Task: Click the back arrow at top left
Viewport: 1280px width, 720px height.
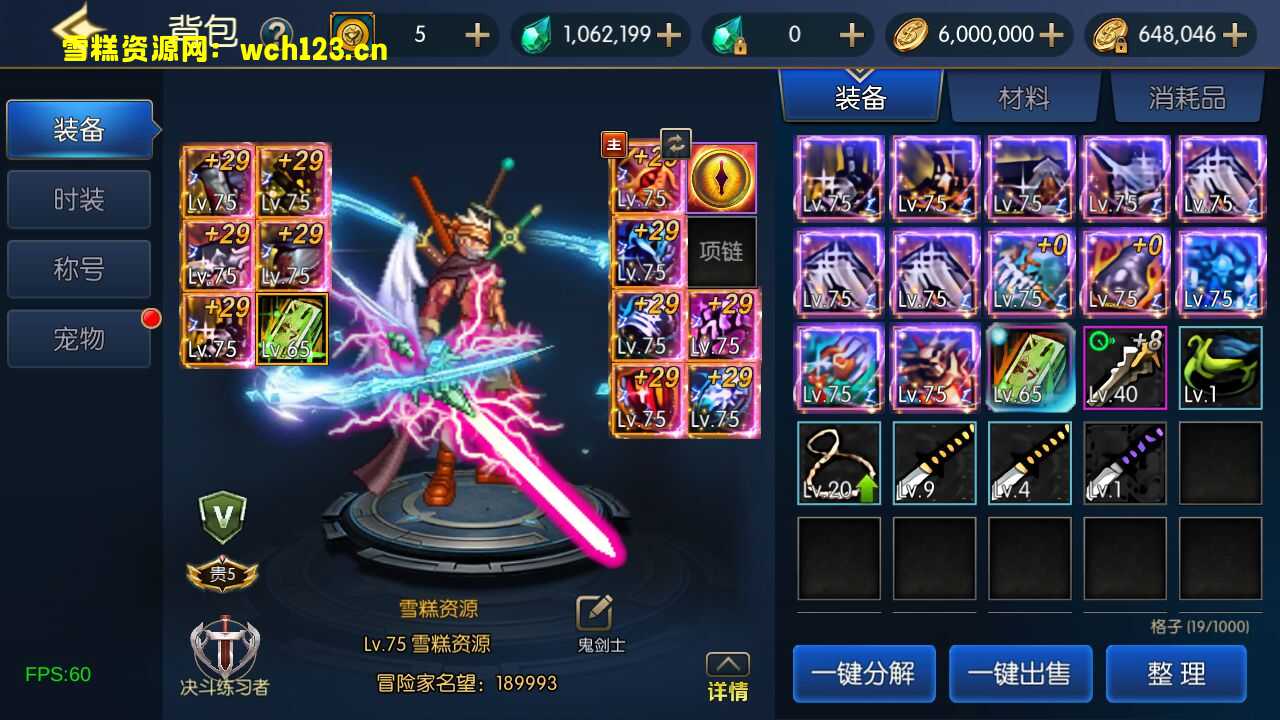Action: pyautogui.click(x=77, y=27)
